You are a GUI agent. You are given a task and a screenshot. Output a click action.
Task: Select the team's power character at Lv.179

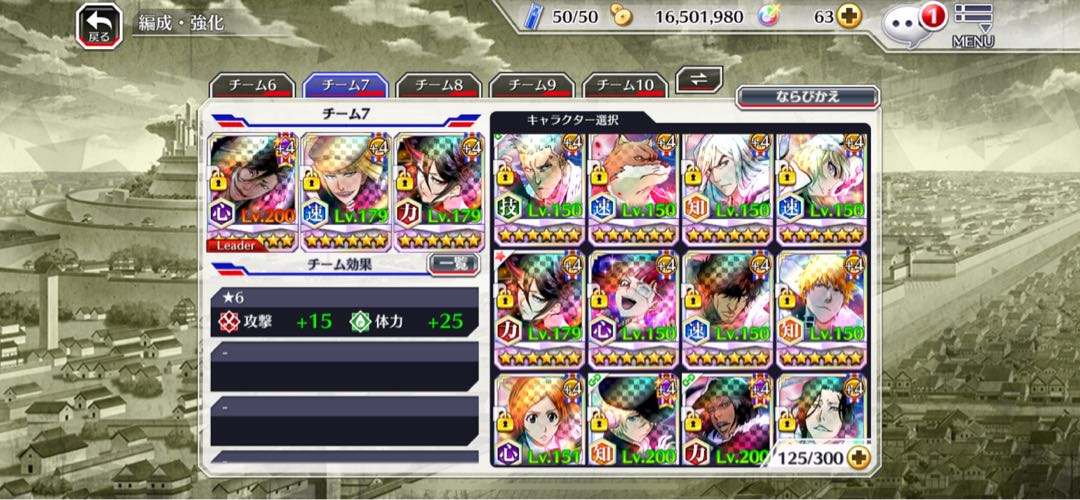(438, 190)
